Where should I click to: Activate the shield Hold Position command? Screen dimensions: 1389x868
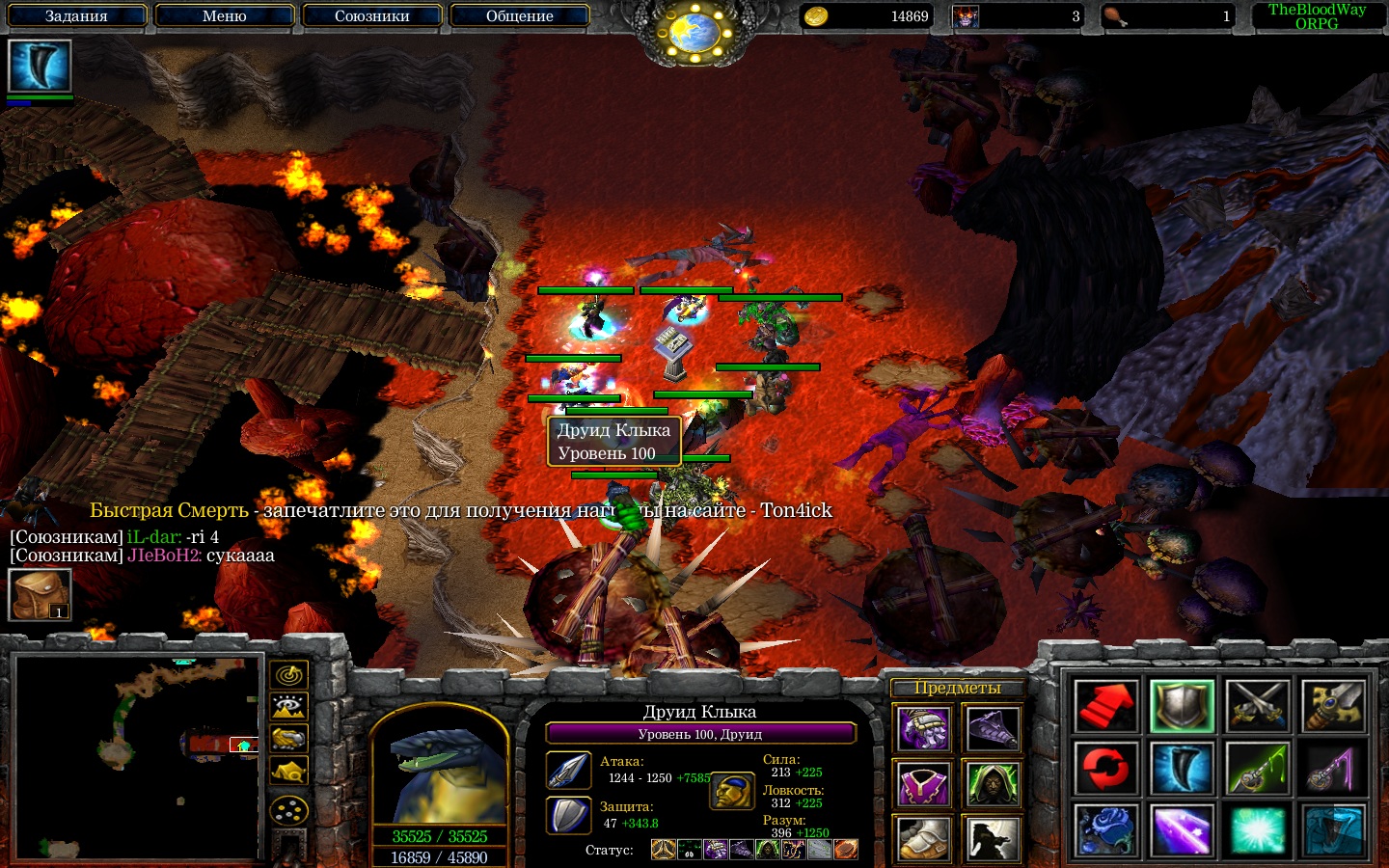(x=1182, y=706)
